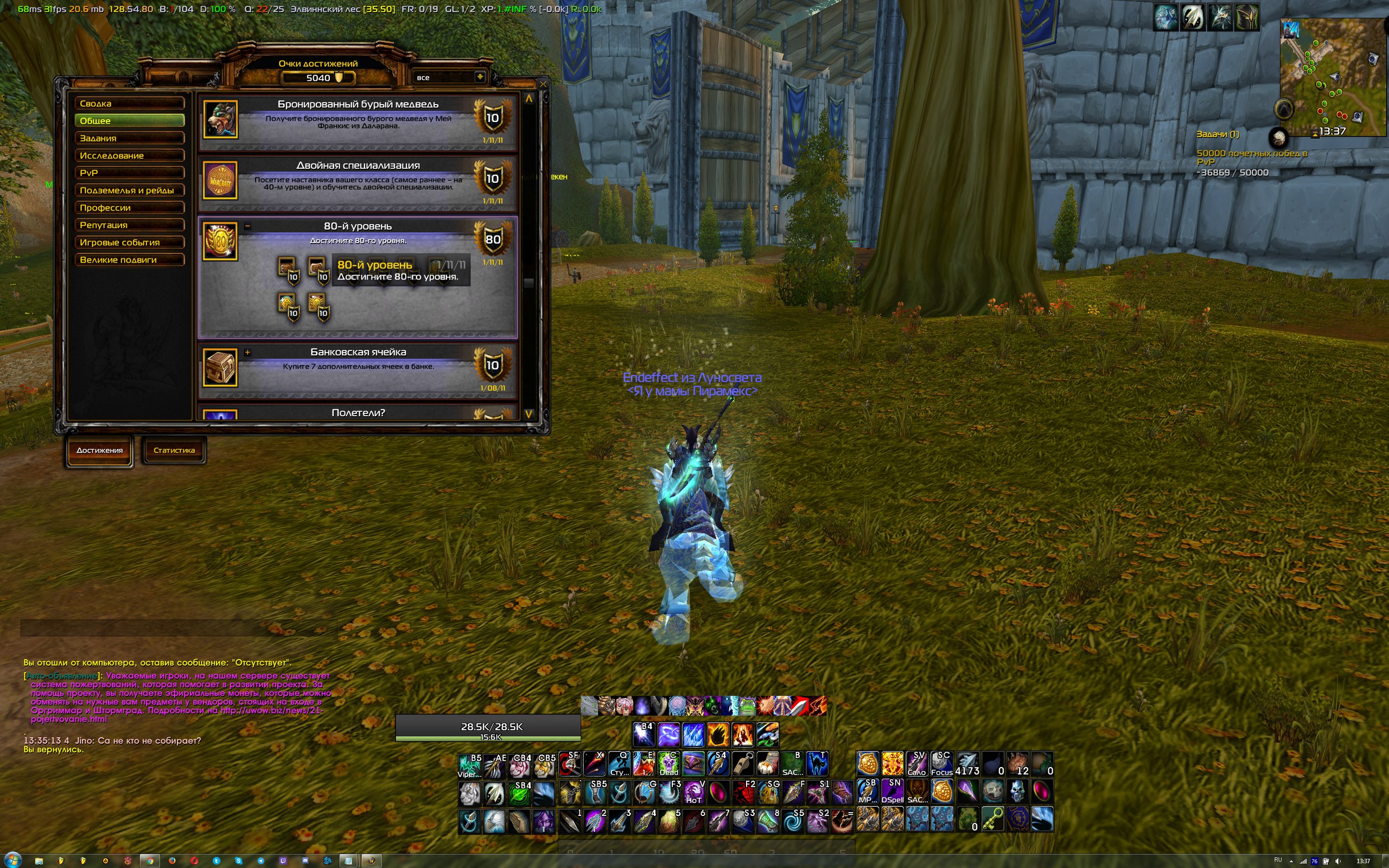Open the Великие подвиги category
1389x868 pixels.
[129, 259]
